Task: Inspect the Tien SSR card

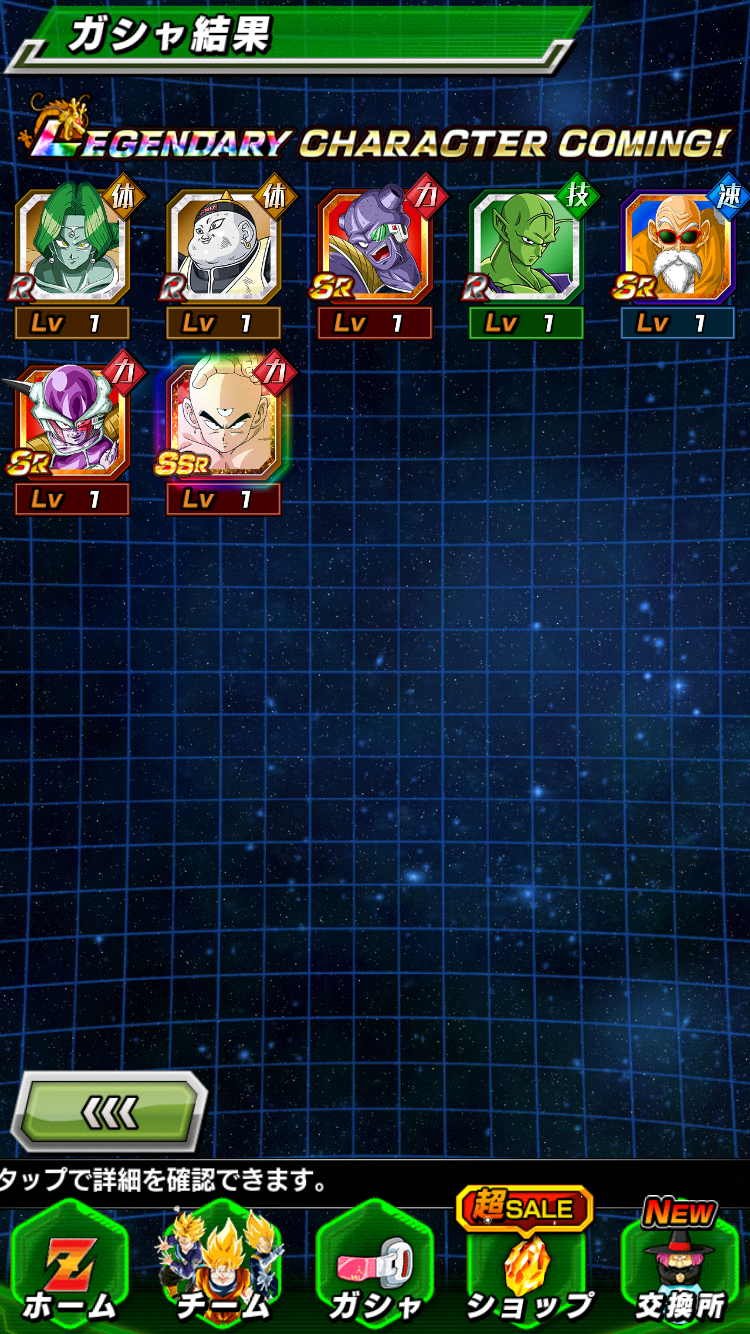Action: [x=223, y=424]
